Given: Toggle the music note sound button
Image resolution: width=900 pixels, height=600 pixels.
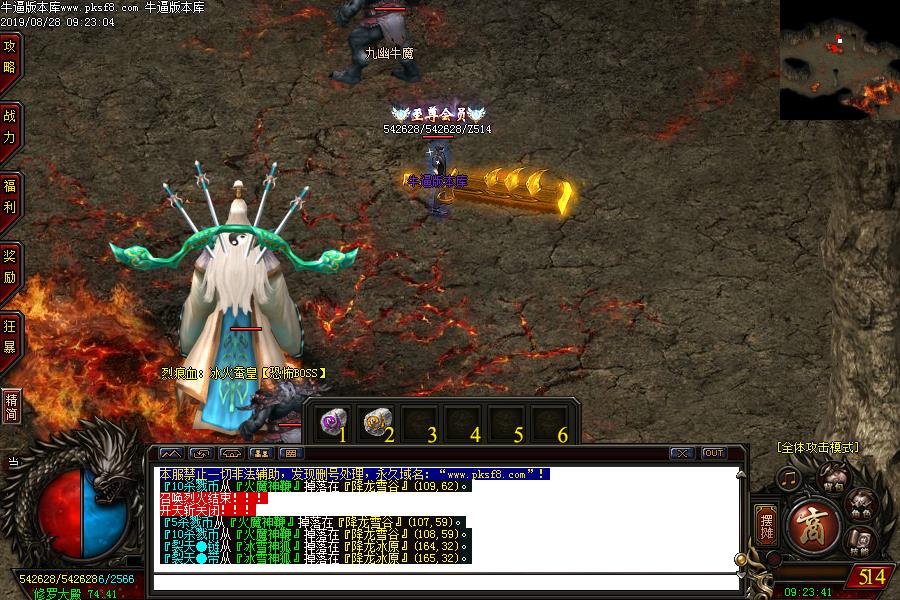Looking at the screenshot, I should pyautogui.click(x=789, y=479).
